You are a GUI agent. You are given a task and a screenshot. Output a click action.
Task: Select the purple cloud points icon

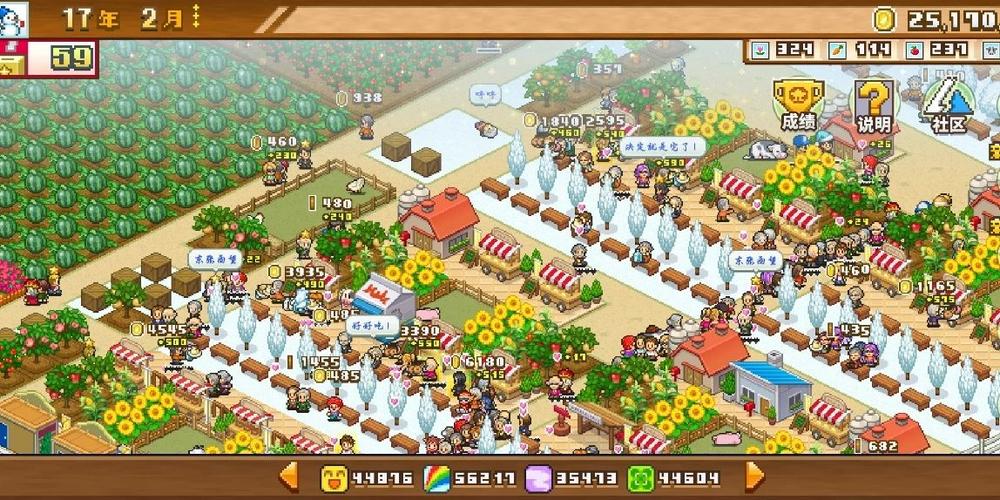[541, 478]
